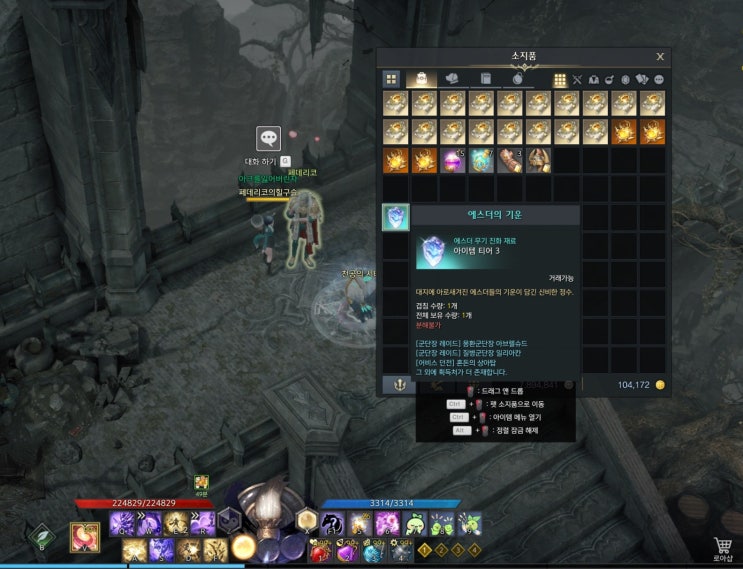Filter inventory by armor category

593,79
